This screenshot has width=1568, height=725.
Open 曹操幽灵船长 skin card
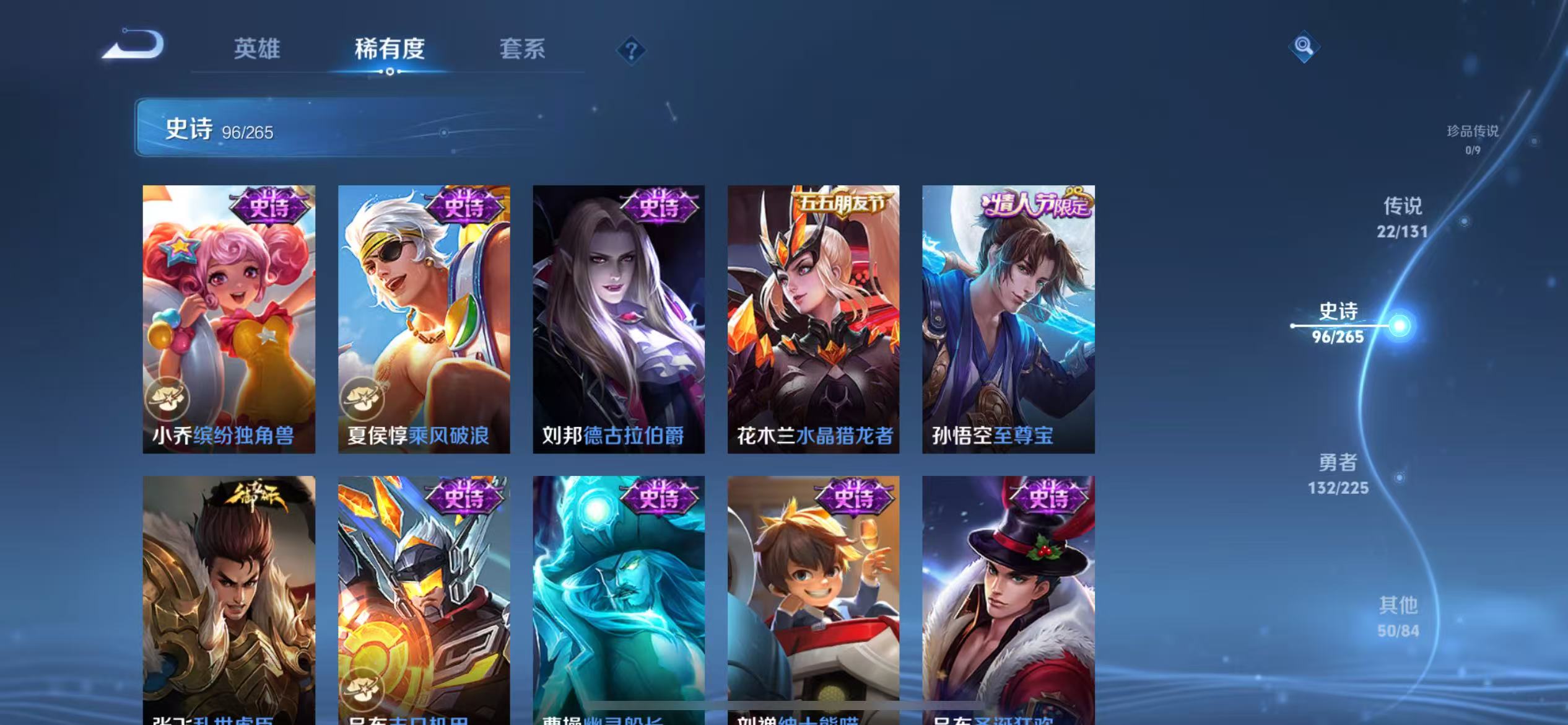(617, 595)
